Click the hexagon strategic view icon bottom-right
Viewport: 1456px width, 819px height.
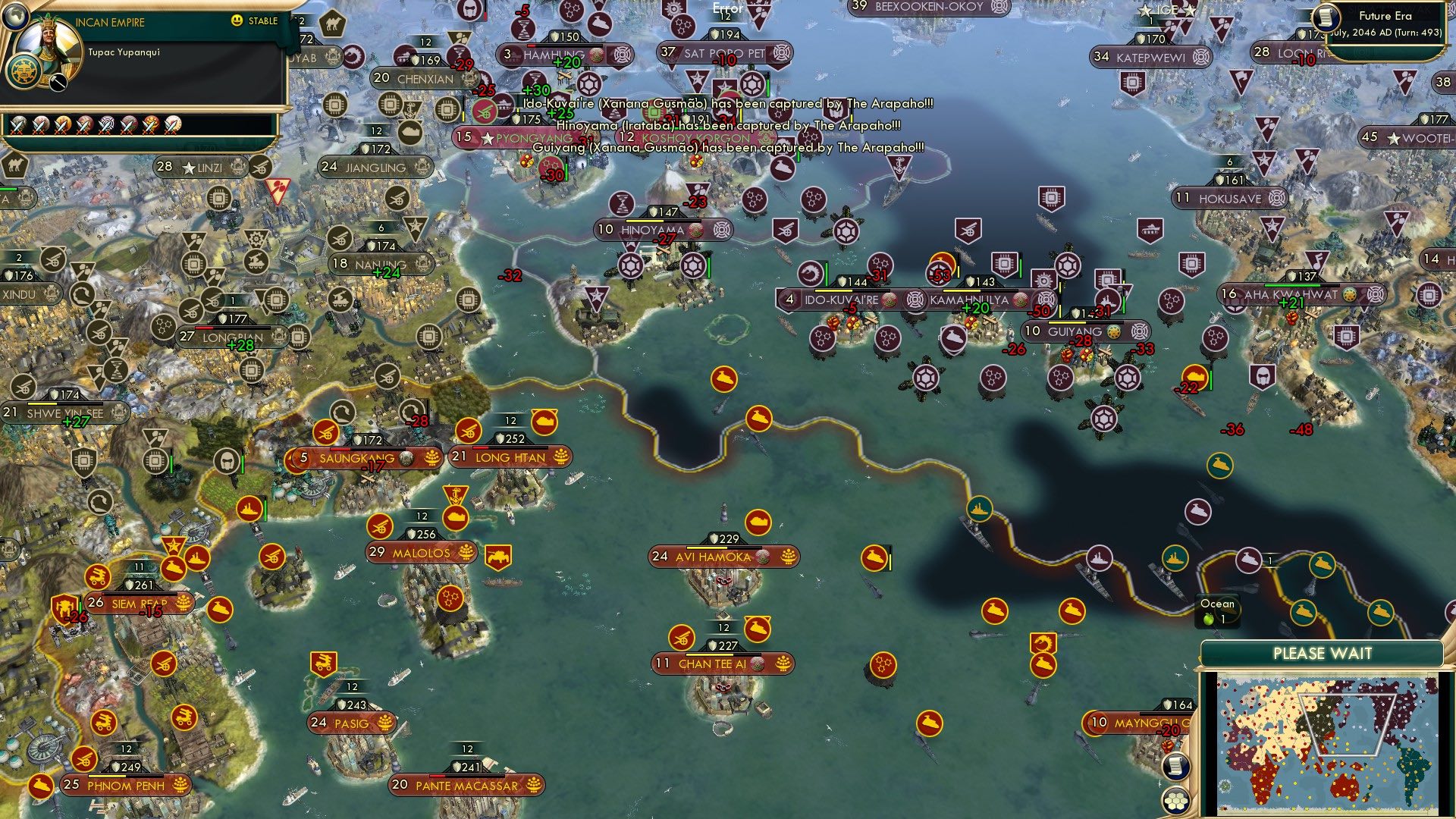tap(1176, 802)
